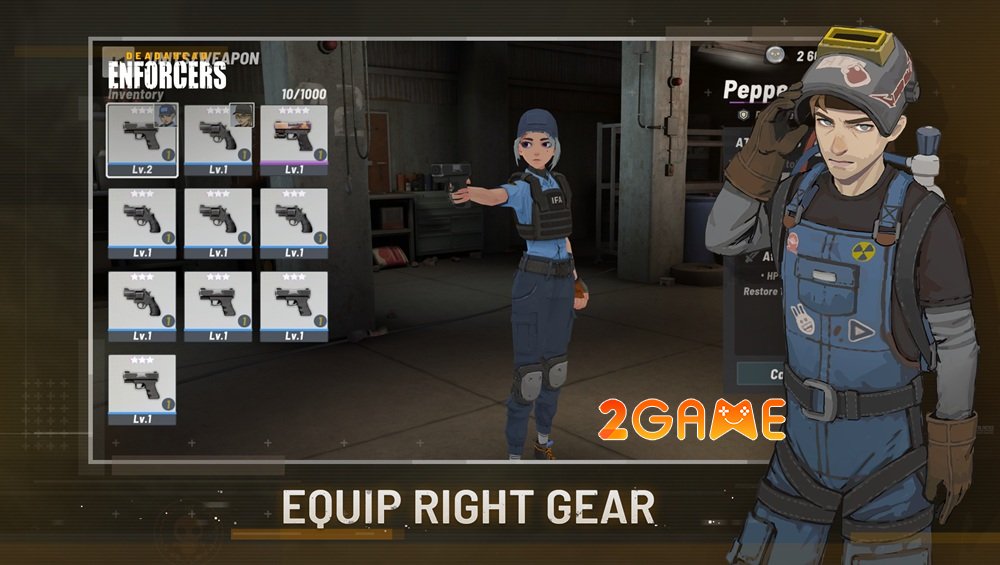Select the revolver with a character portrait badge

click(217, 135)
